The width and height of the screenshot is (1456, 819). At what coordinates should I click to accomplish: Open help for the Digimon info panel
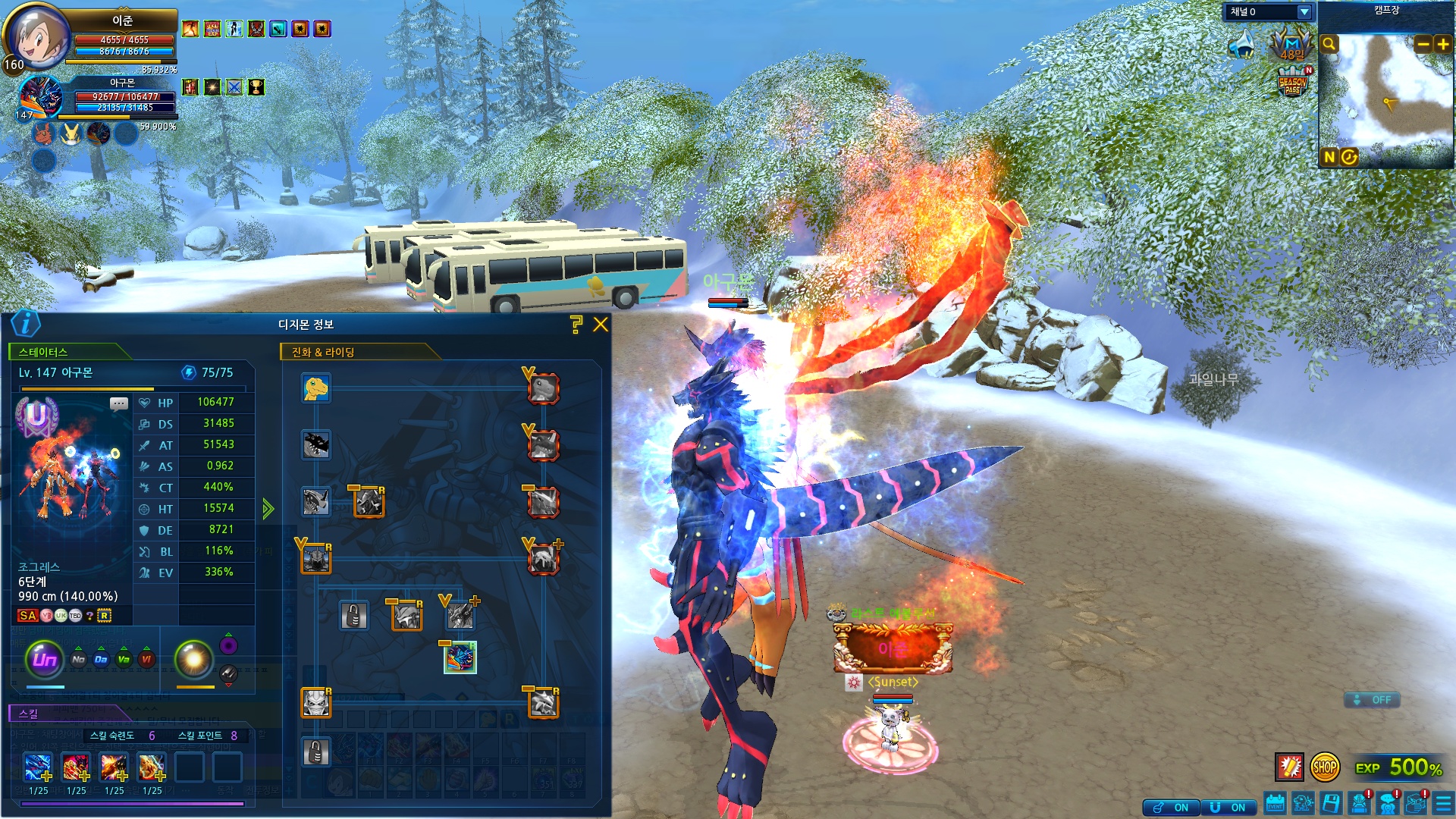pos(576,325)
